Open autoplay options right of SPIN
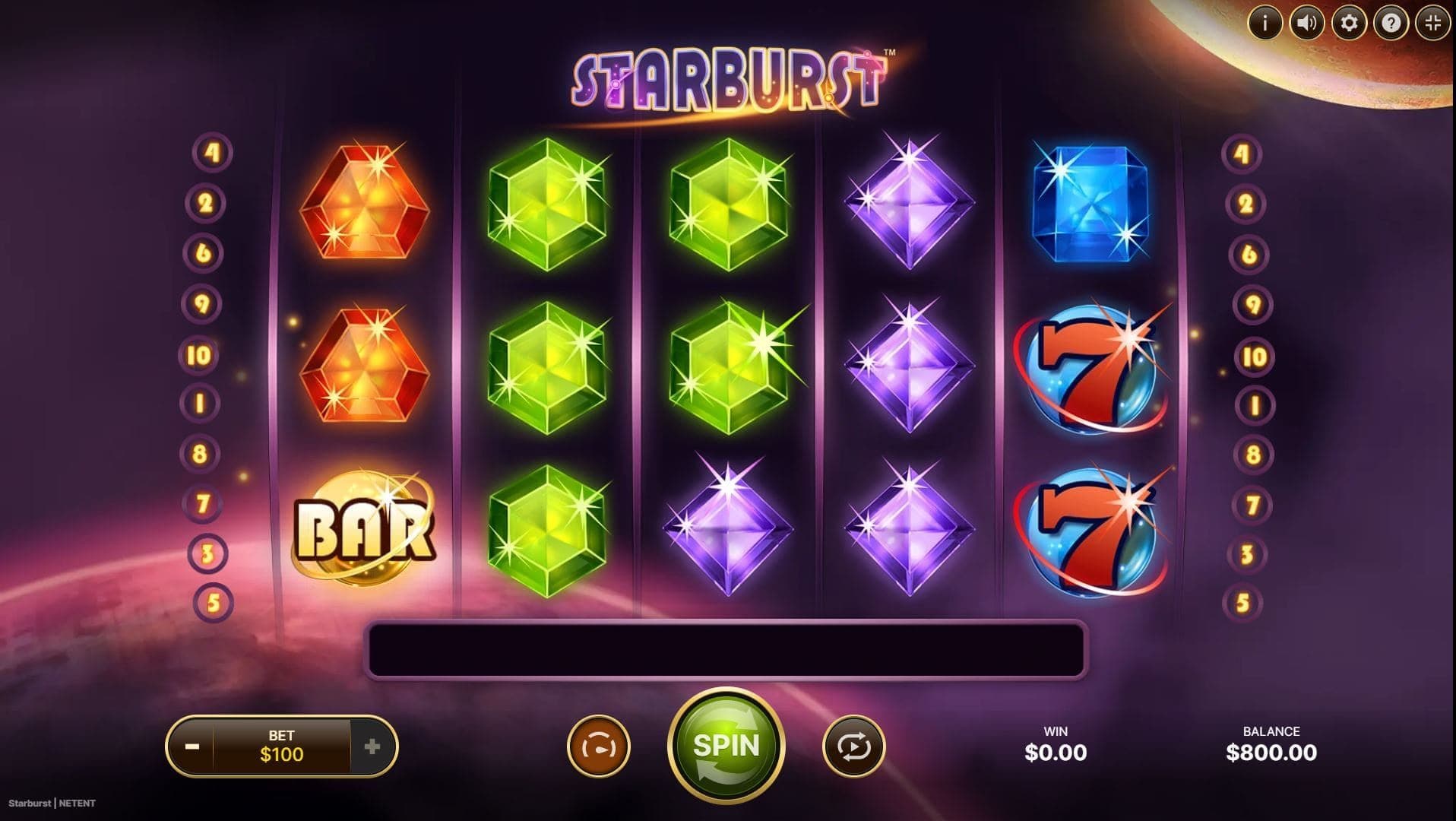This screenshot has height=821, width=1456. click(853, 747)
